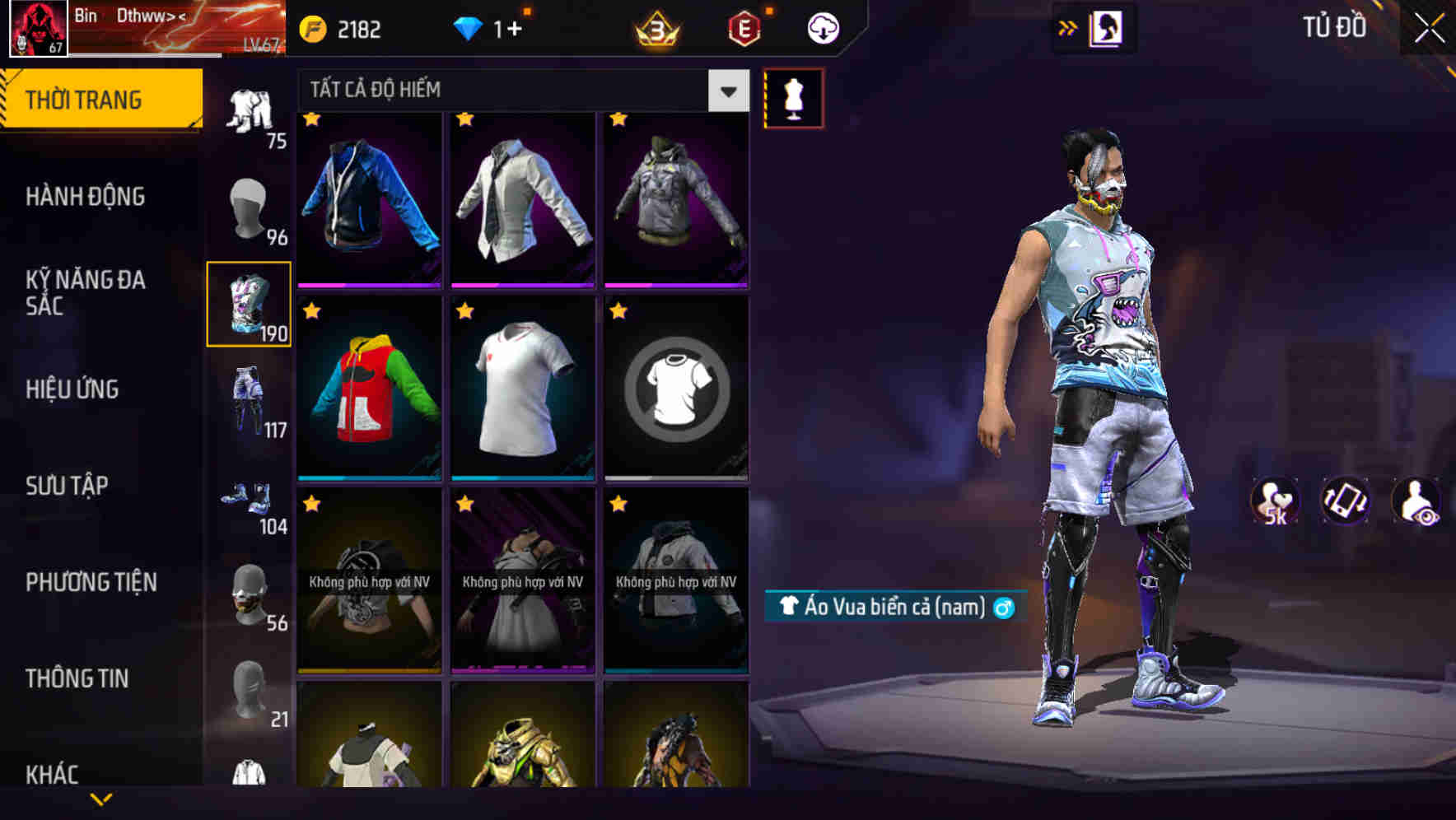Select the red and green hoodie thumbnail
The width and height of the screenshot is (1456, 820).
[369, 387]
